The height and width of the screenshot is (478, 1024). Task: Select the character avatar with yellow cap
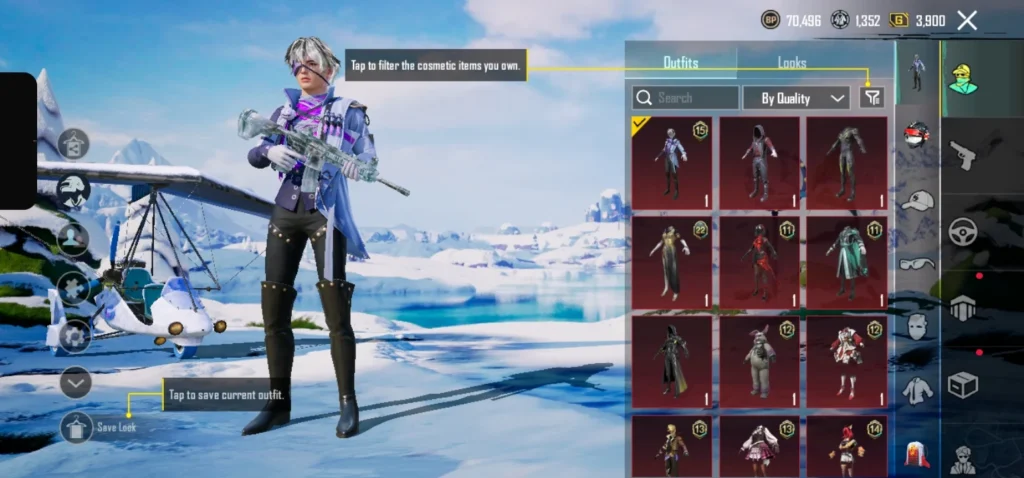(x=963, y=80)
